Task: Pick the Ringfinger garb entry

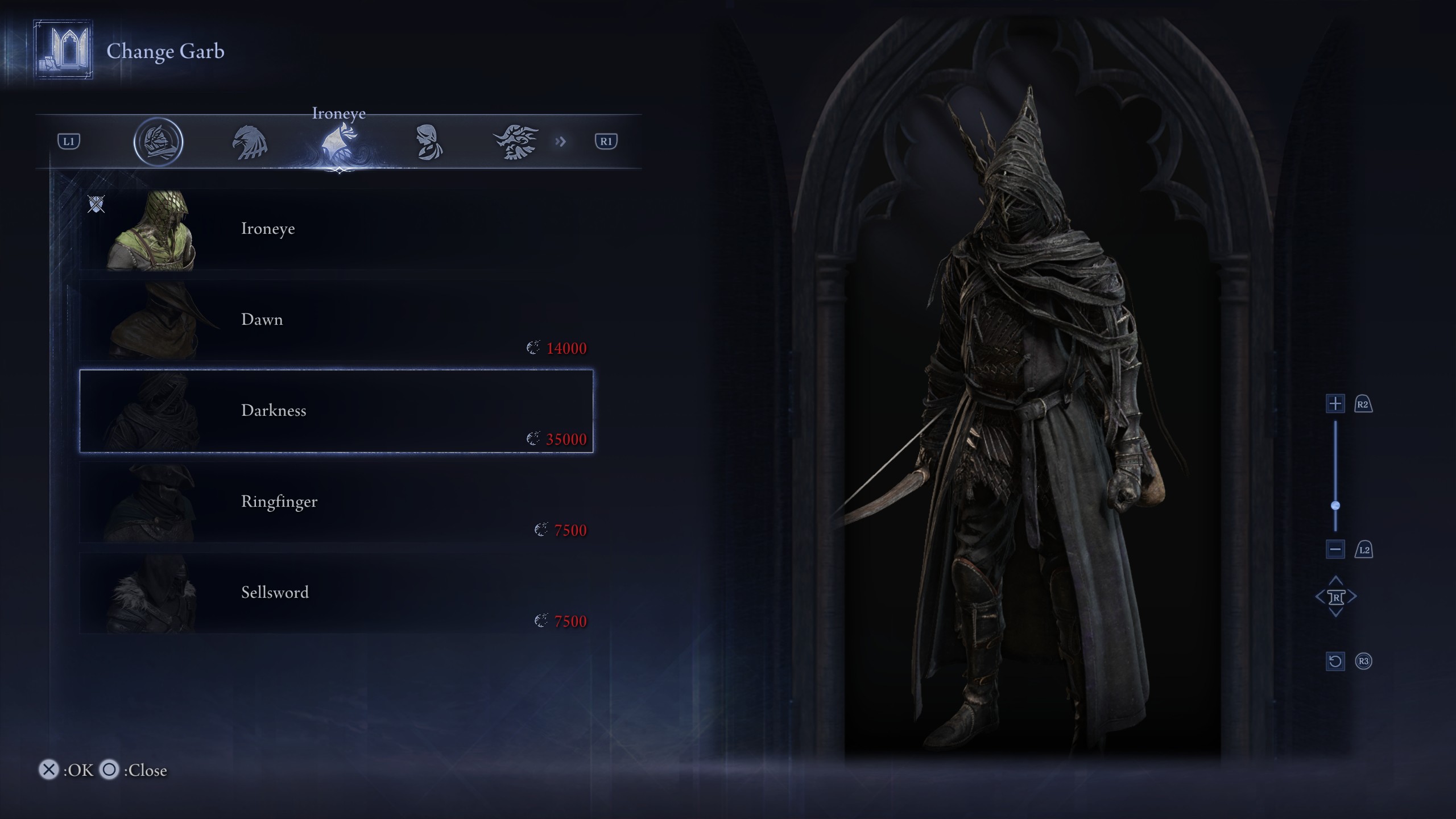Action: 336,502
